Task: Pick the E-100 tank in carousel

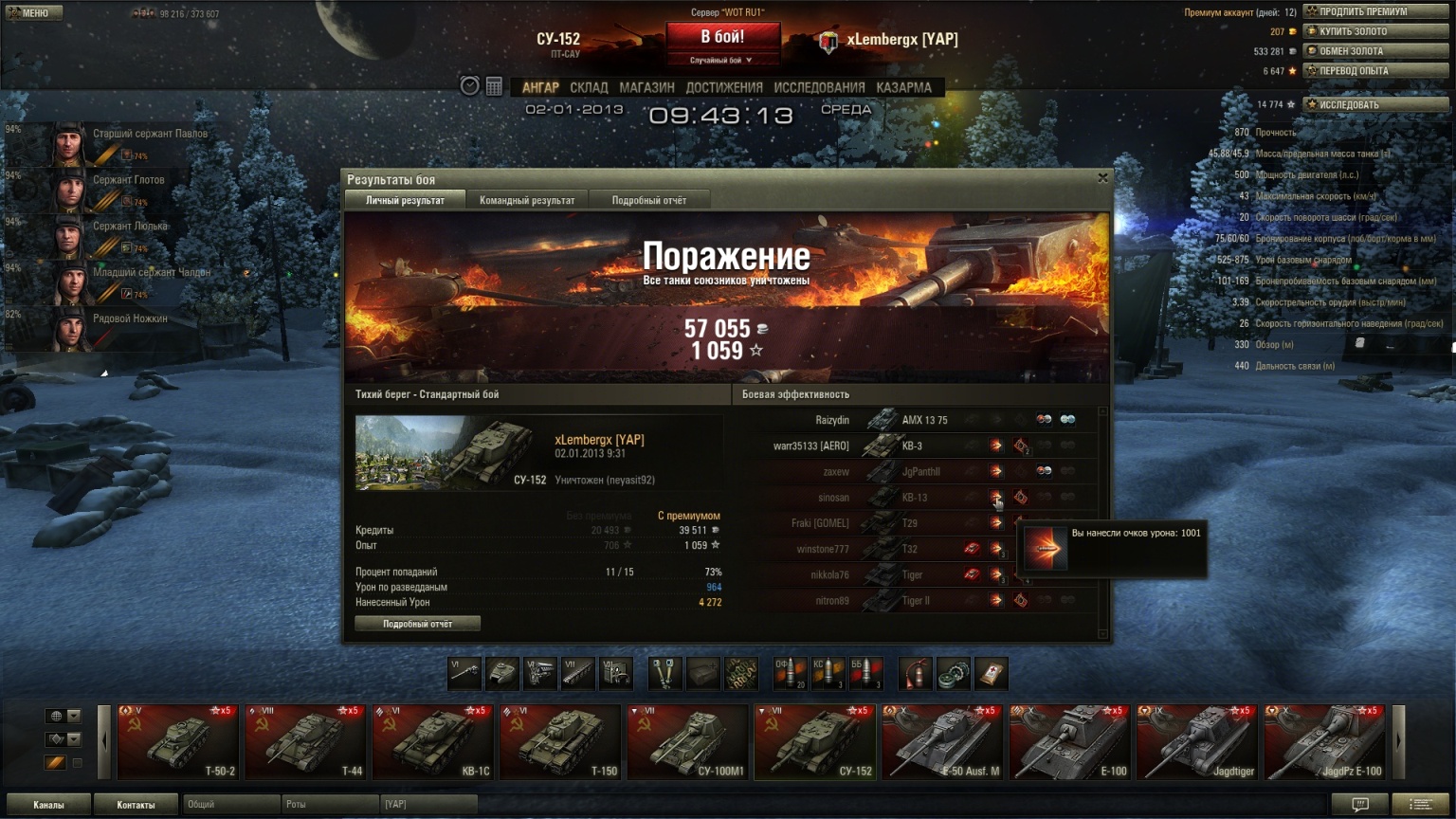Action: [x=1069, y=742]
